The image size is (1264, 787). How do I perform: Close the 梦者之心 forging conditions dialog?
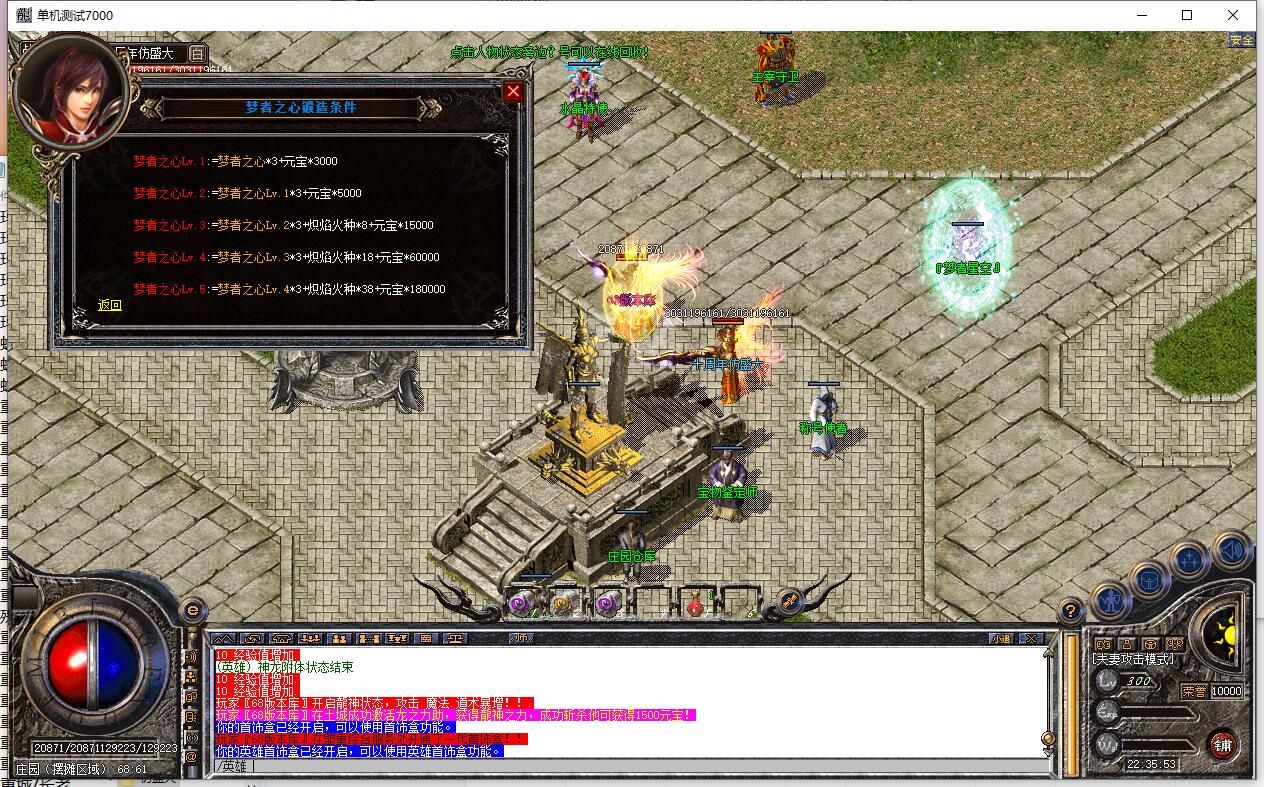[513, 92]
